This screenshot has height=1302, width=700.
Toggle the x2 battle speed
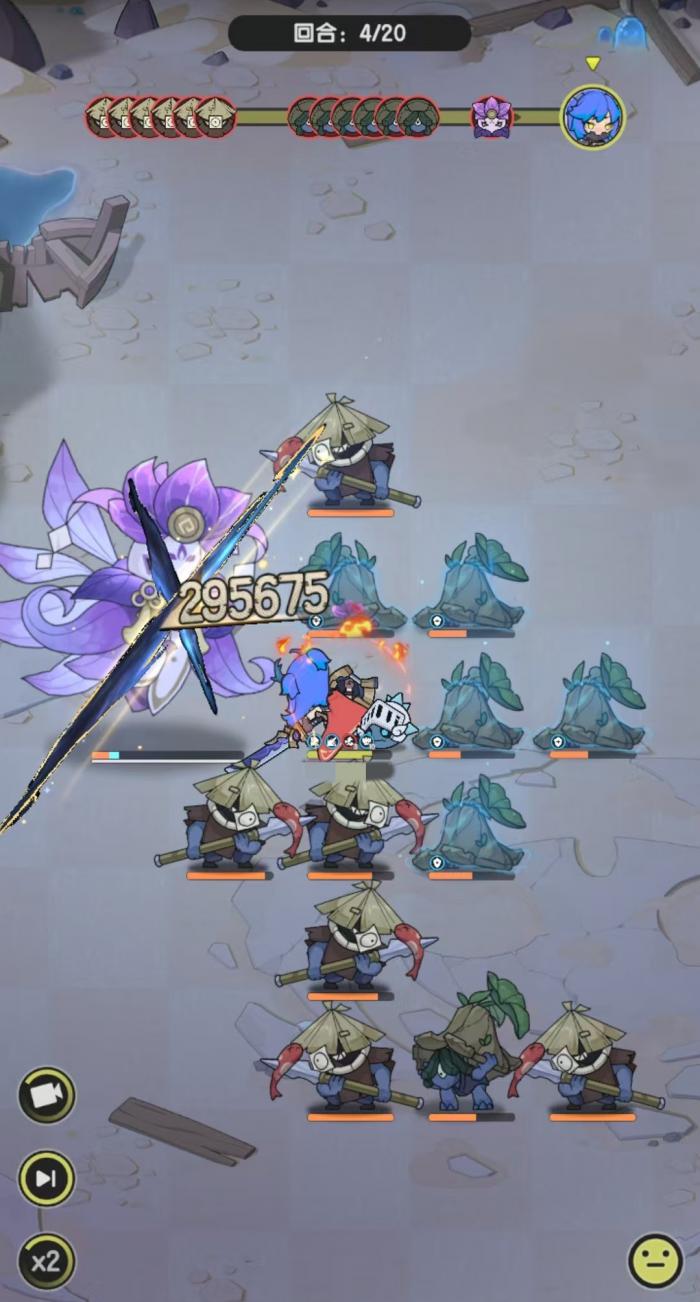pyautogui.click(x=46, y=1261)
